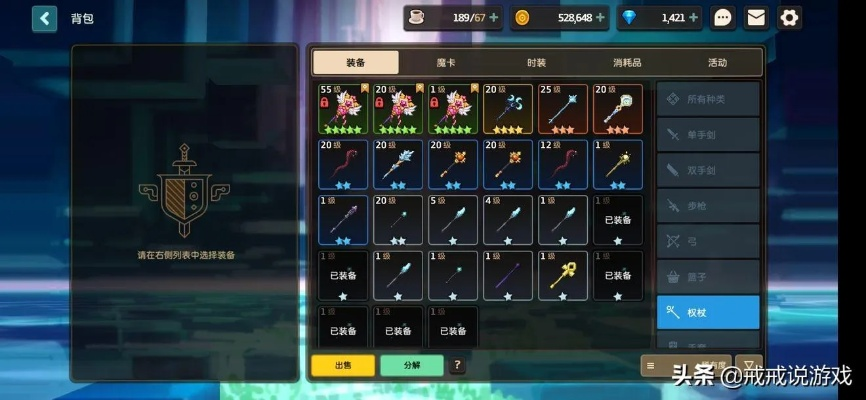The width and height of the screenshot is (866, 400).
Task: Click the green 分解 dismantle button
Action: (411, 365)
